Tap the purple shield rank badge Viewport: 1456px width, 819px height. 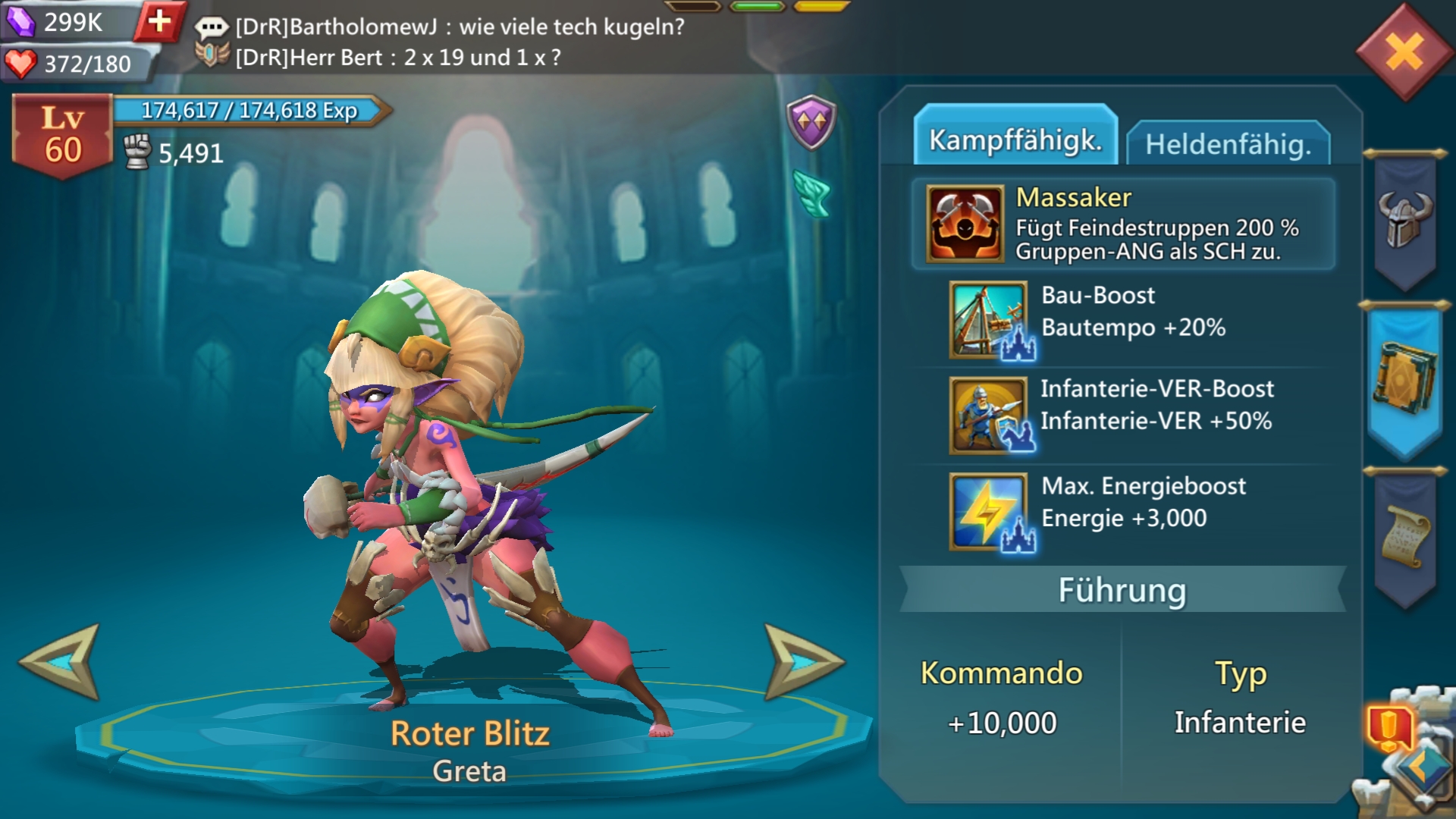click(811, 122)
